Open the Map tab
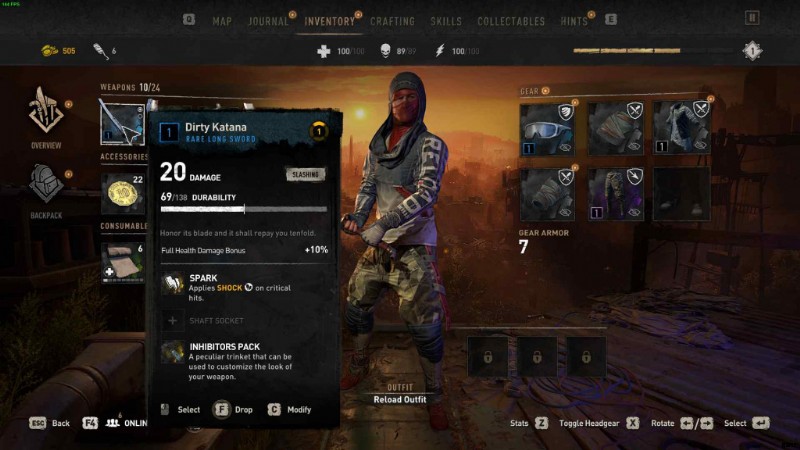Image resolution: width=800 pixels, height=450 pixels. tap(222, 21)
